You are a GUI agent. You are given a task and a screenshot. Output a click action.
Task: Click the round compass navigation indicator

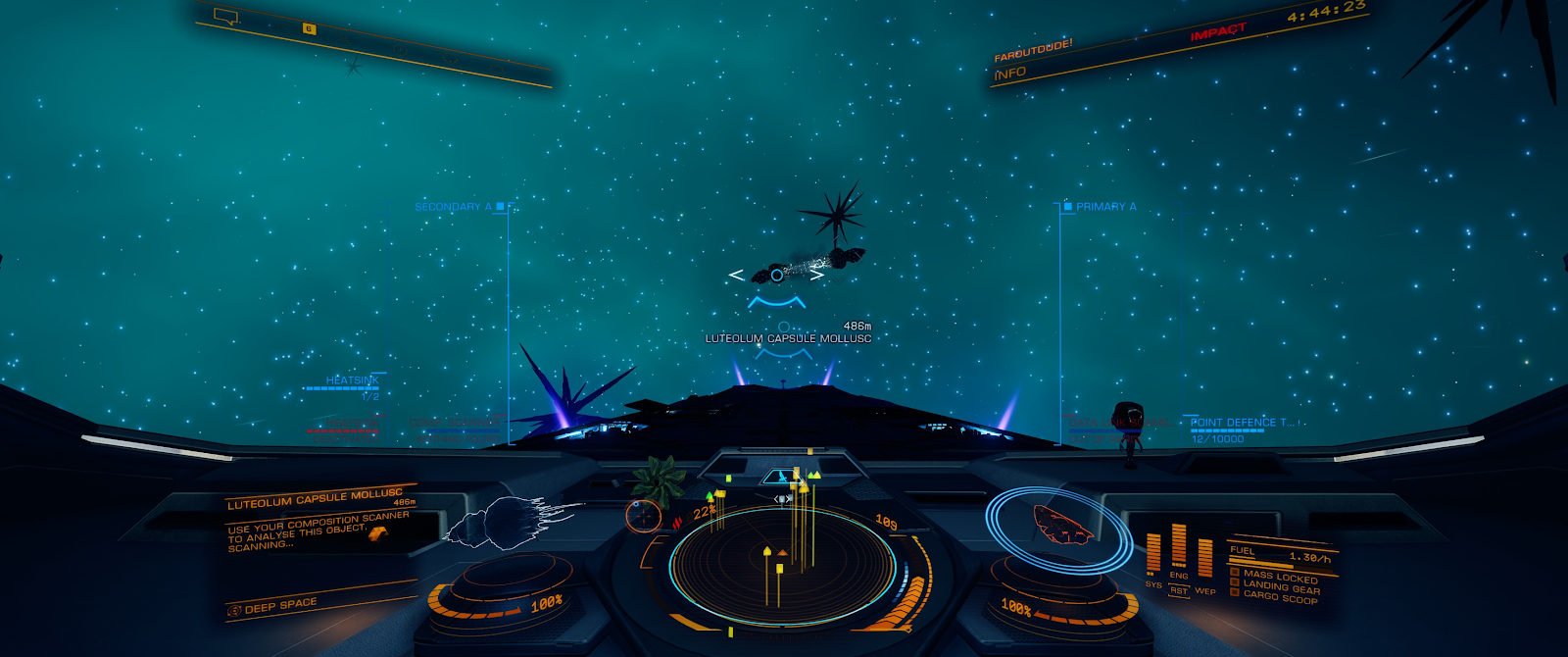point(643,515)
